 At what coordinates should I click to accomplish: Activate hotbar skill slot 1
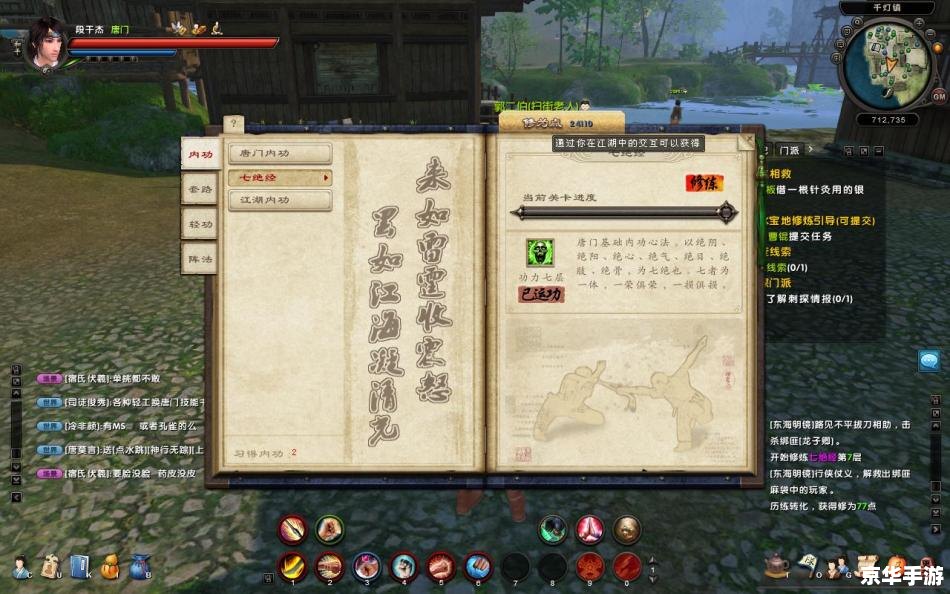point(292,566)
